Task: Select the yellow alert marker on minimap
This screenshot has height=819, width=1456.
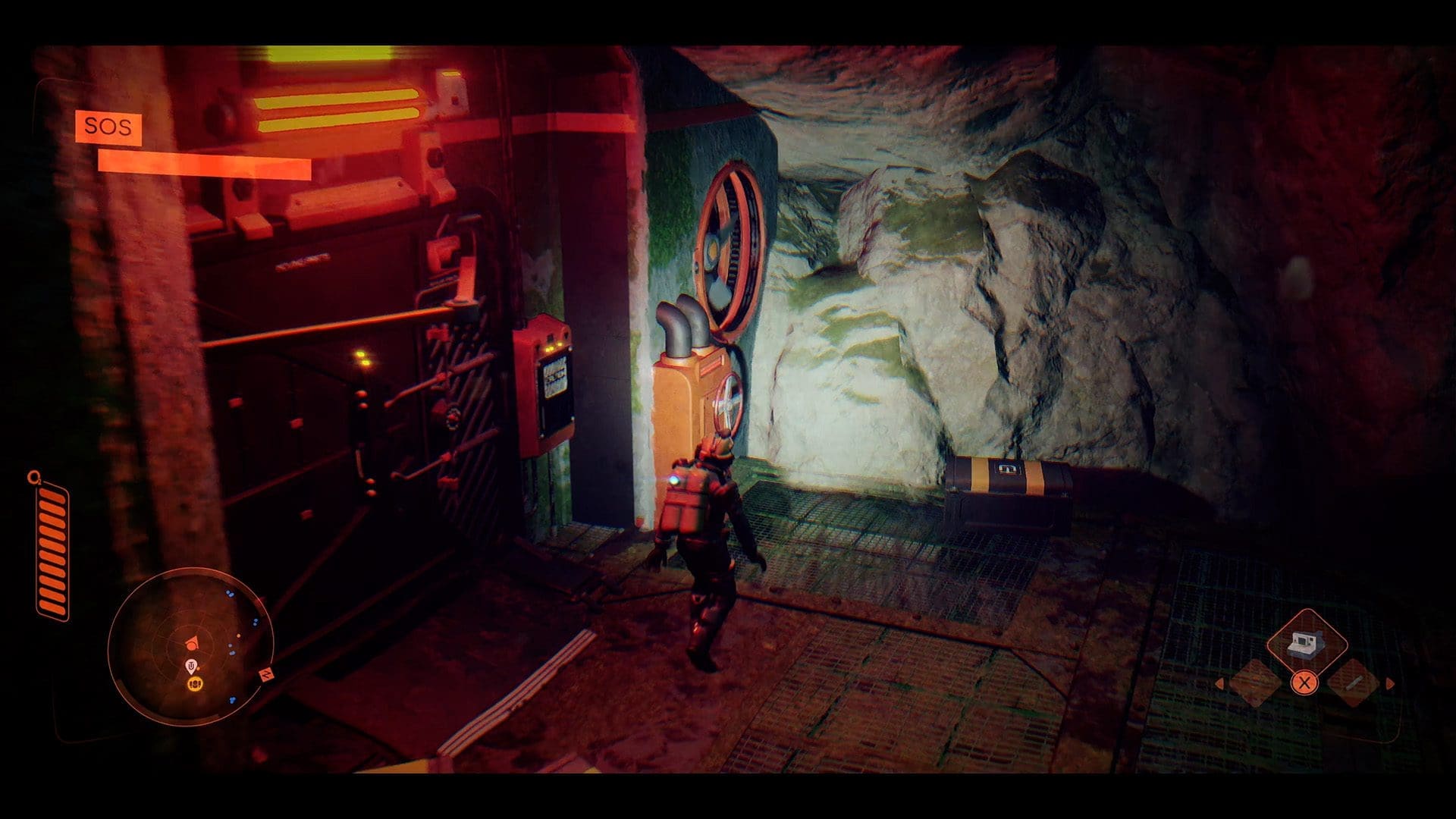Action: [194, 684]
